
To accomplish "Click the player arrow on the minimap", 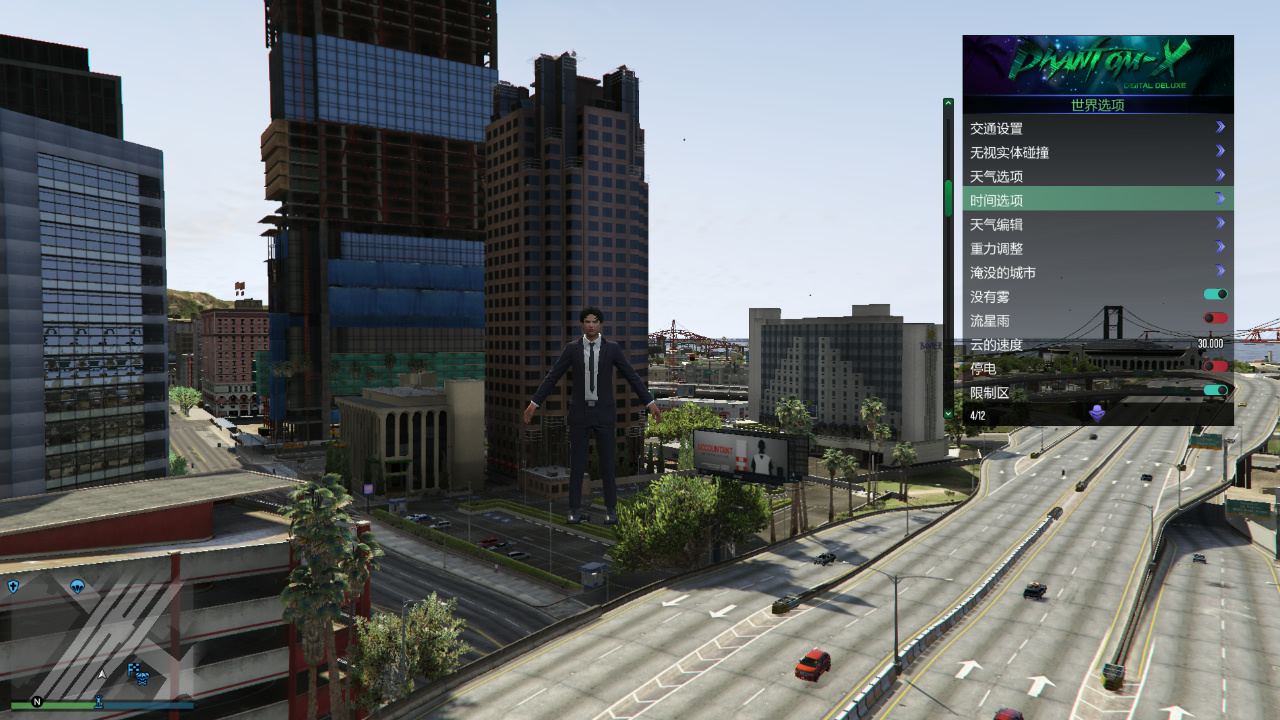I will (101, 675).
